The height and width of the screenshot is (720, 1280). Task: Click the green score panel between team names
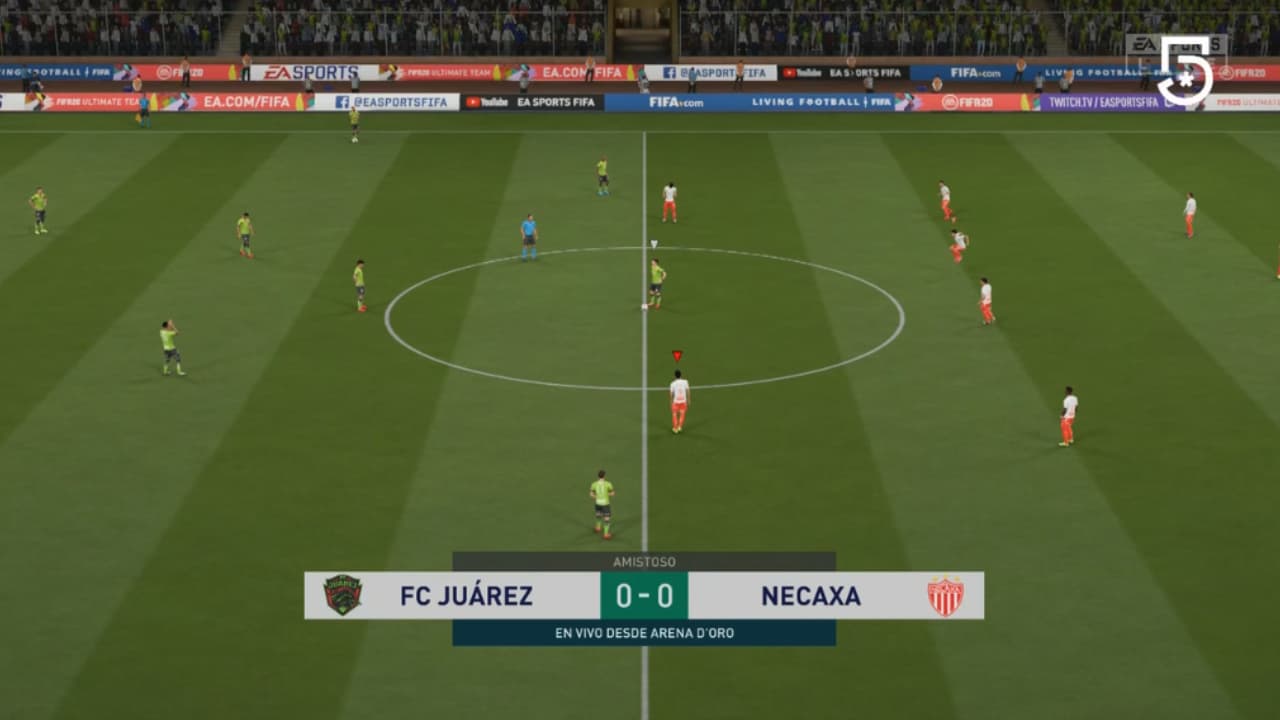point(645,596)
